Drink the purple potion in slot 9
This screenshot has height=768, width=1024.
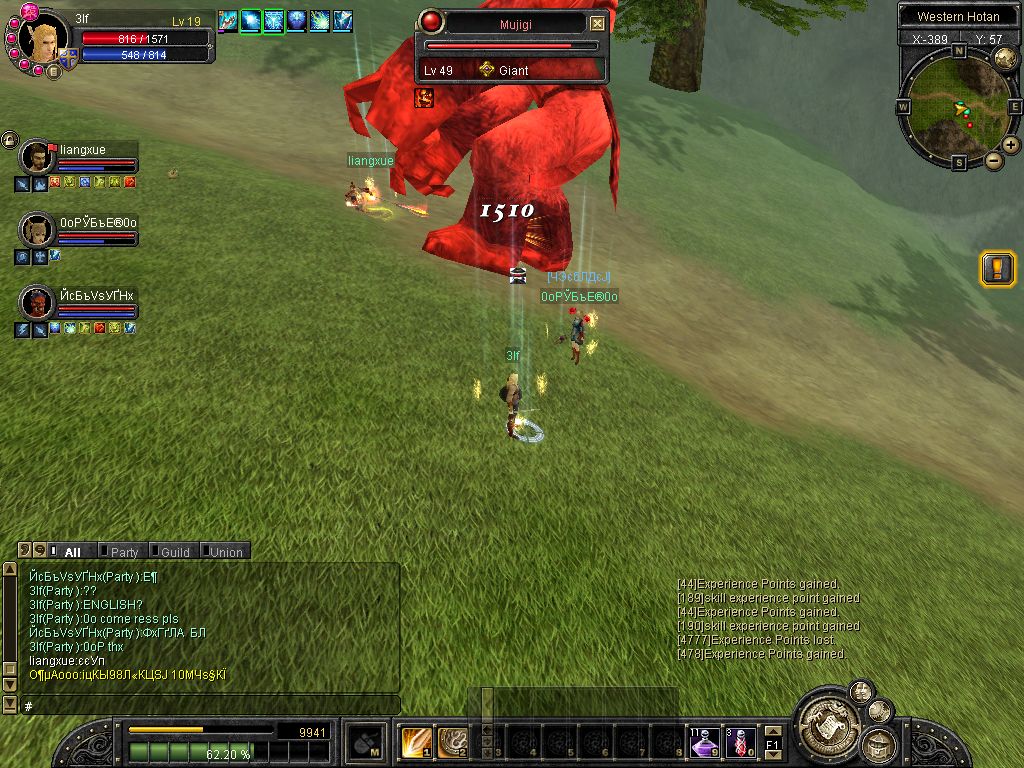pyautogui.click(x=705, y=742)
